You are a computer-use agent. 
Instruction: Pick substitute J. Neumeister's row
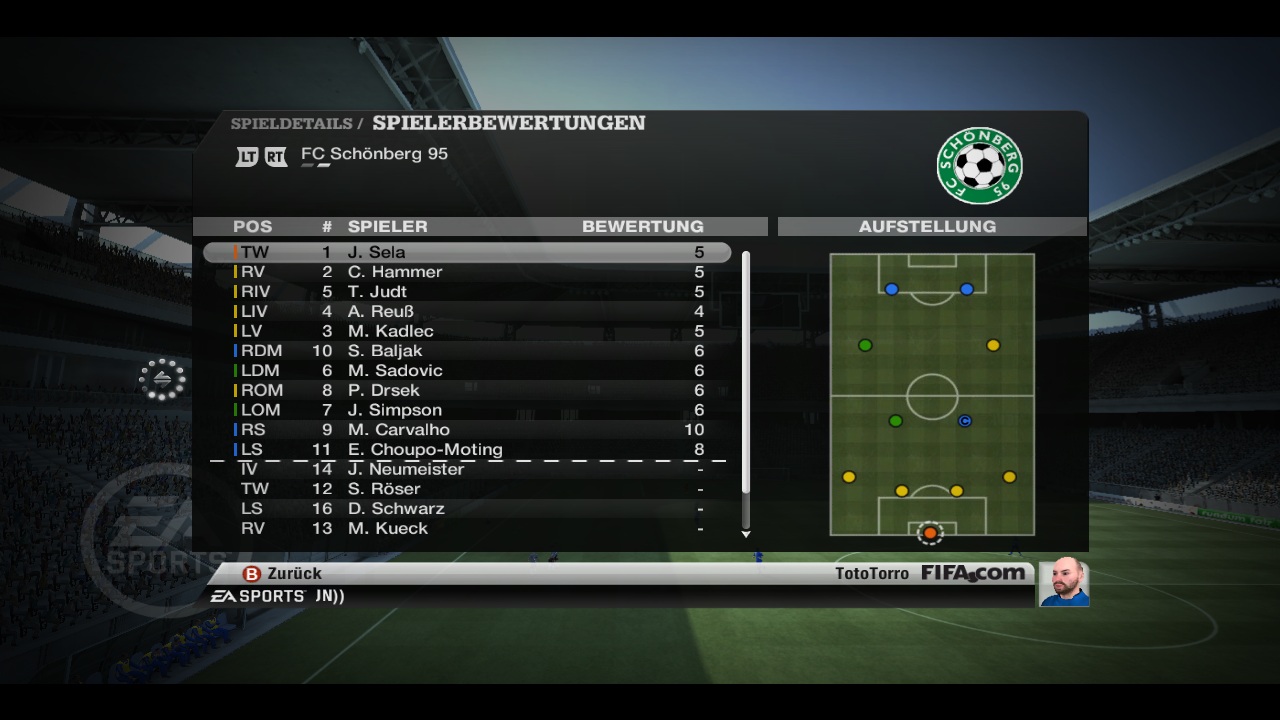click(467, 469)
